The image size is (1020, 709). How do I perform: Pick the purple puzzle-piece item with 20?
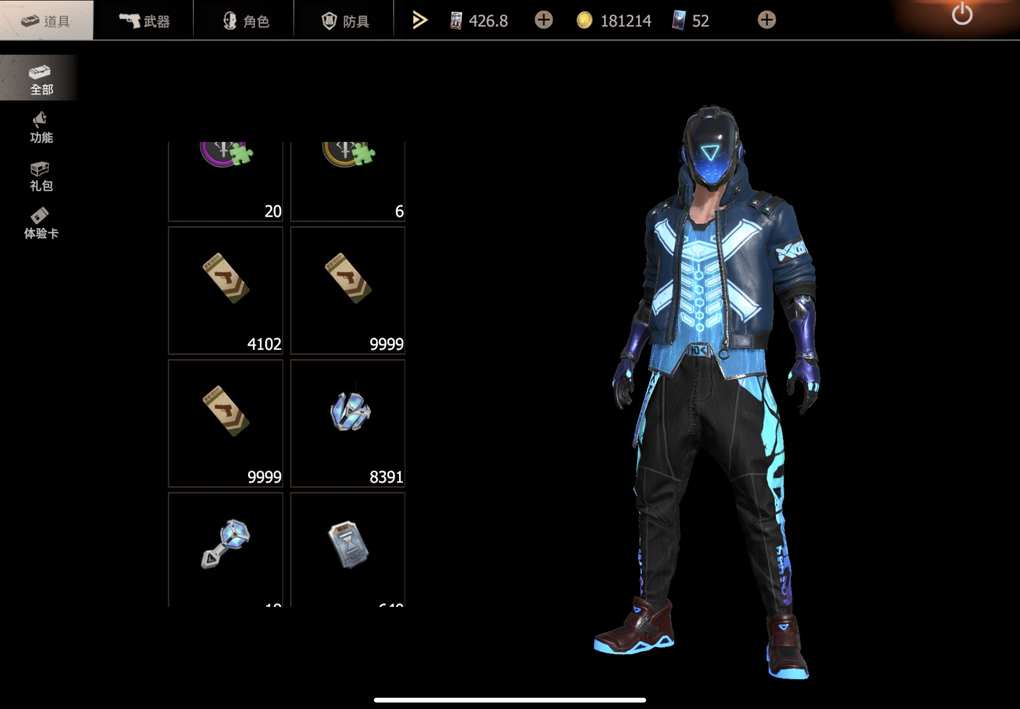pos(226,181)
